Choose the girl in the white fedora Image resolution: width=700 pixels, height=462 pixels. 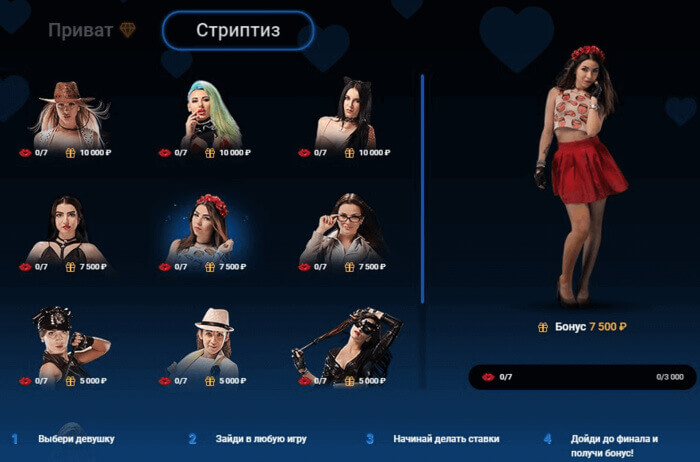click(x=209, y=342)
